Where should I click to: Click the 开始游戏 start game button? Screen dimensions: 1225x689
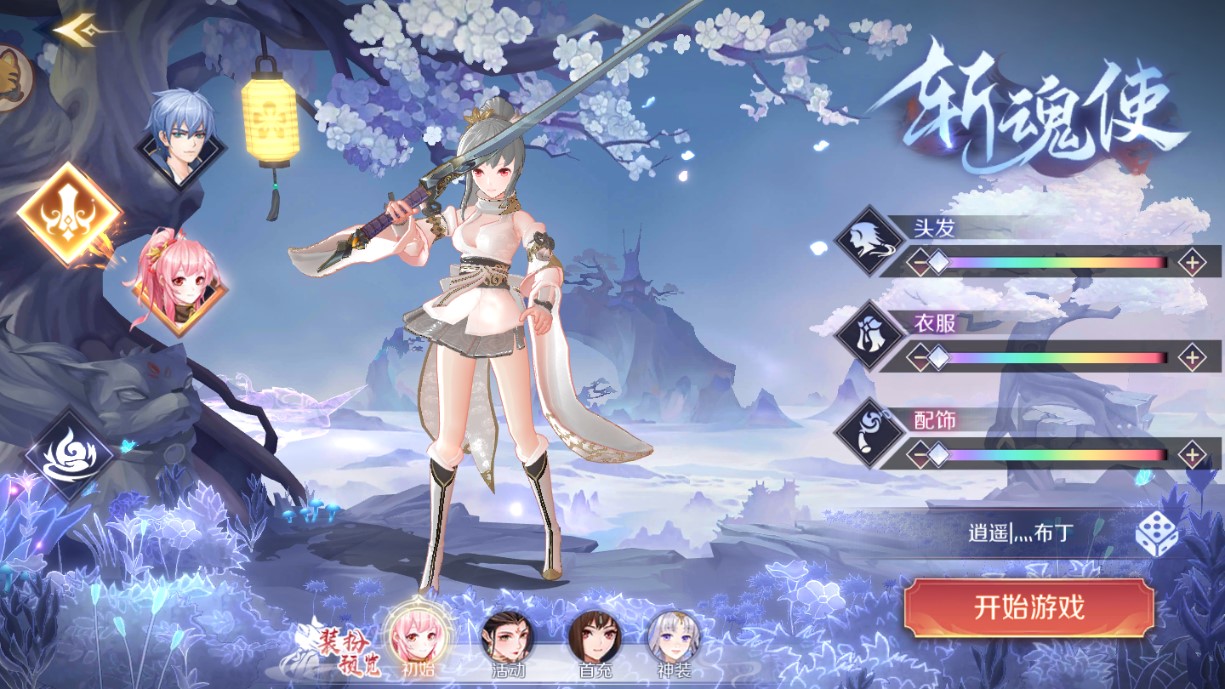1029,607
